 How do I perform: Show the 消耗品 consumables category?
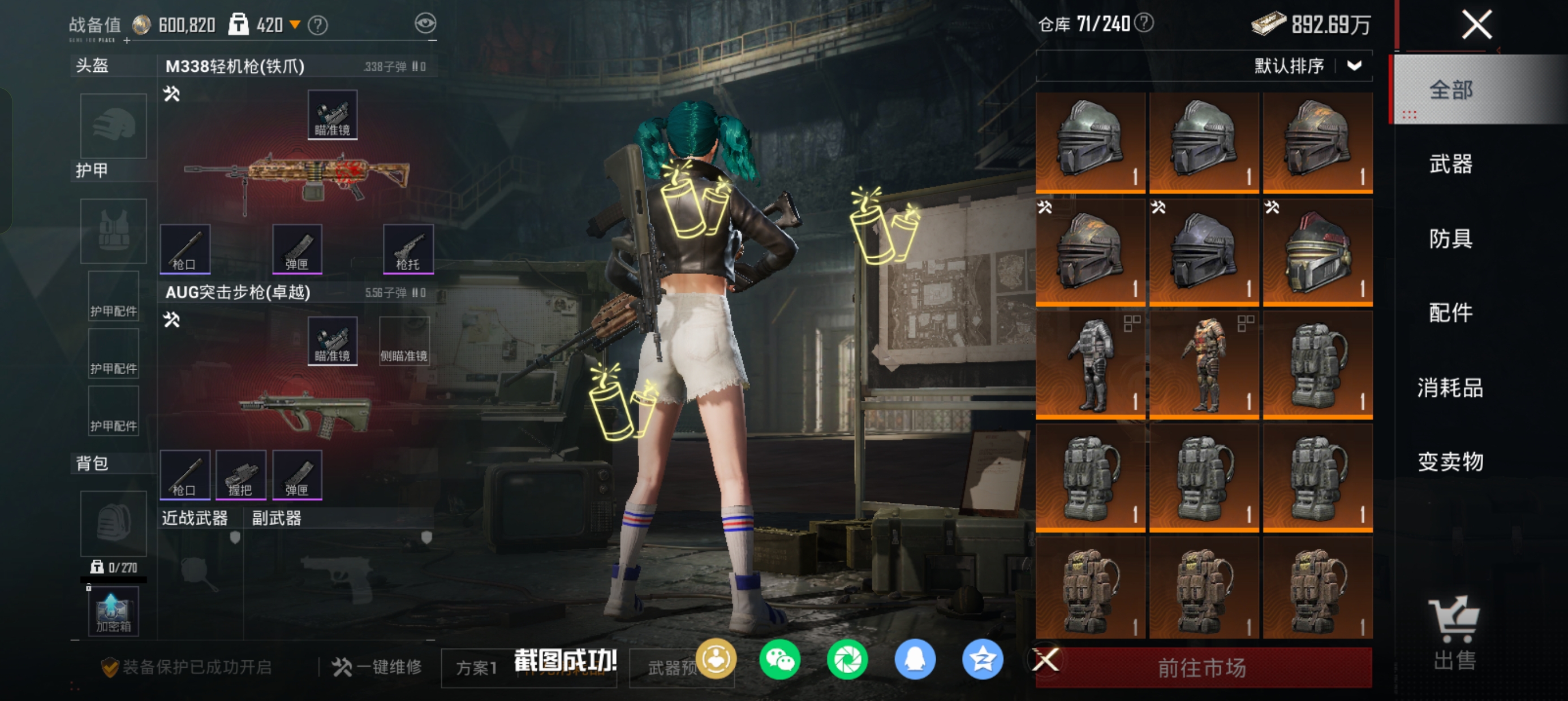point(1450,388)
